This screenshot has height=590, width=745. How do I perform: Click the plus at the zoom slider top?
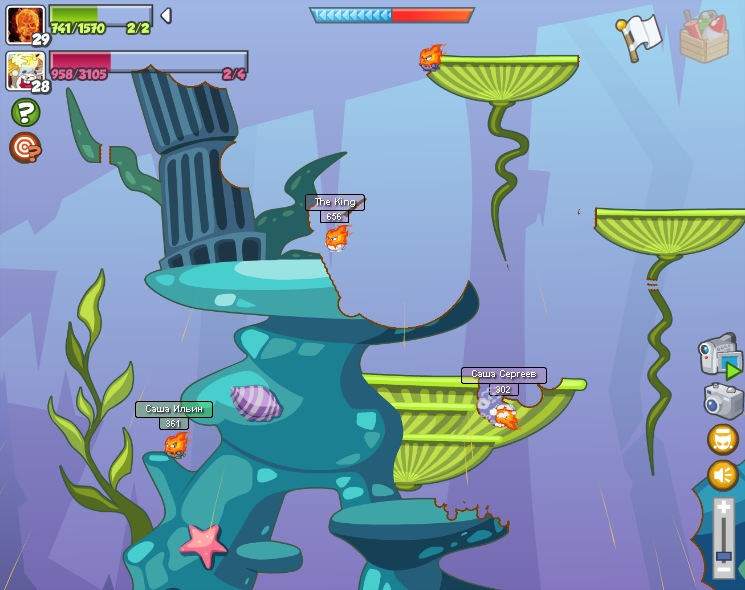[723, 508]
